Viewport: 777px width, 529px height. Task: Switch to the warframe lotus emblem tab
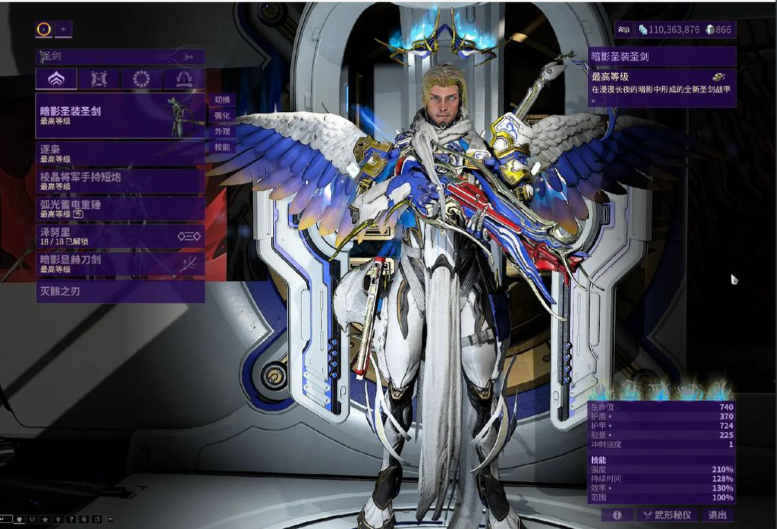coord(56,79)
